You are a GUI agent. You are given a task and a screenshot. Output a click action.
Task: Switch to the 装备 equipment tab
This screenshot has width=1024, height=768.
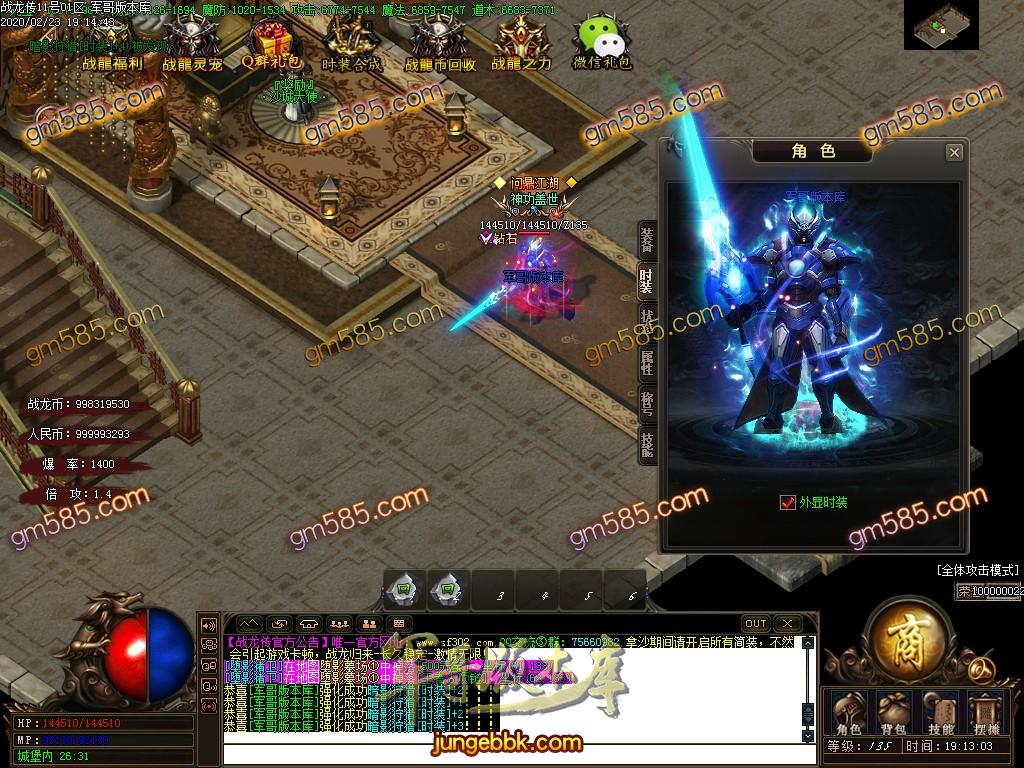[x=647, y=239]
